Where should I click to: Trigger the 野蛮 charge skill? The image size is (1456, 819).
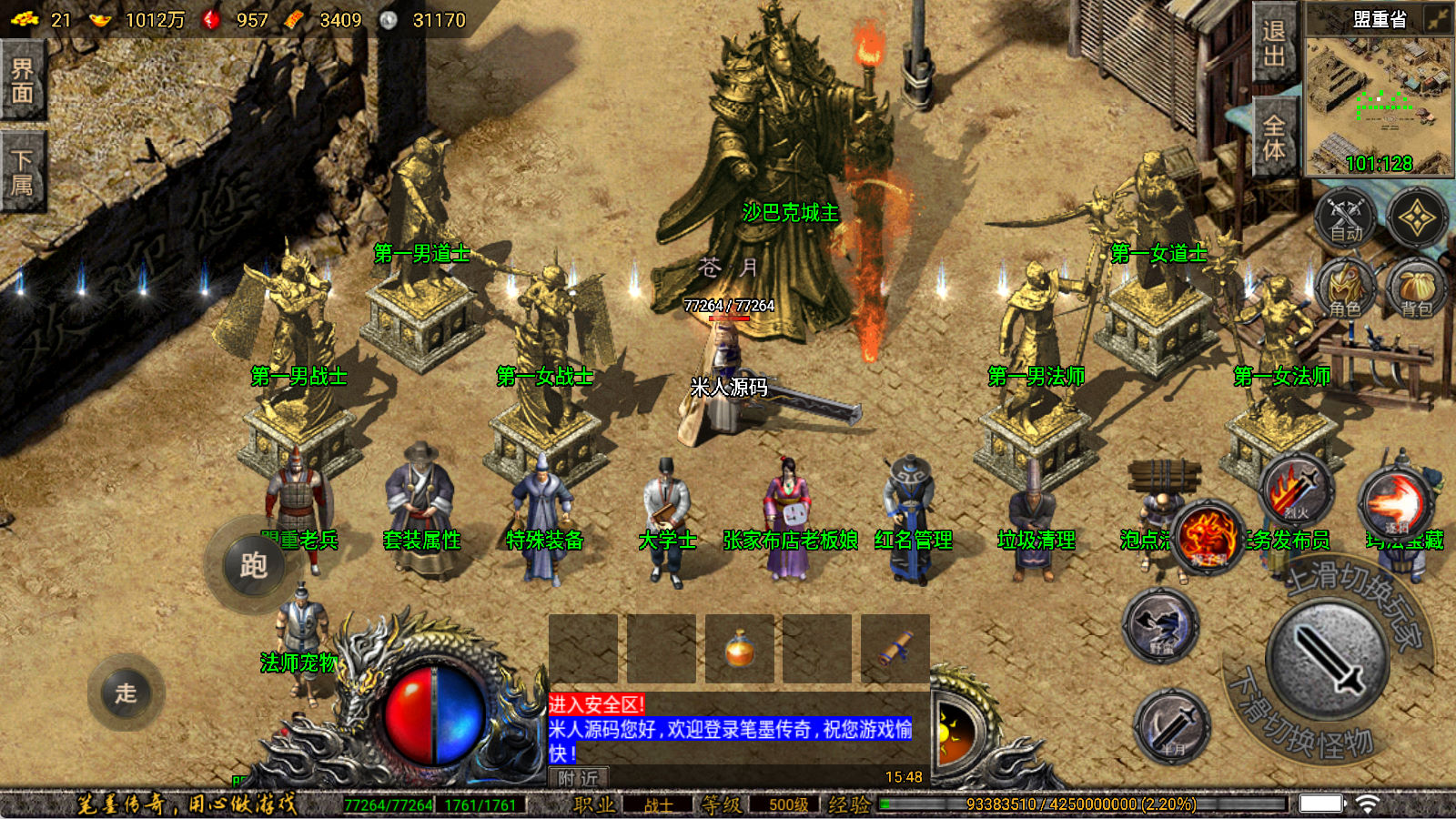(1160, 625)
